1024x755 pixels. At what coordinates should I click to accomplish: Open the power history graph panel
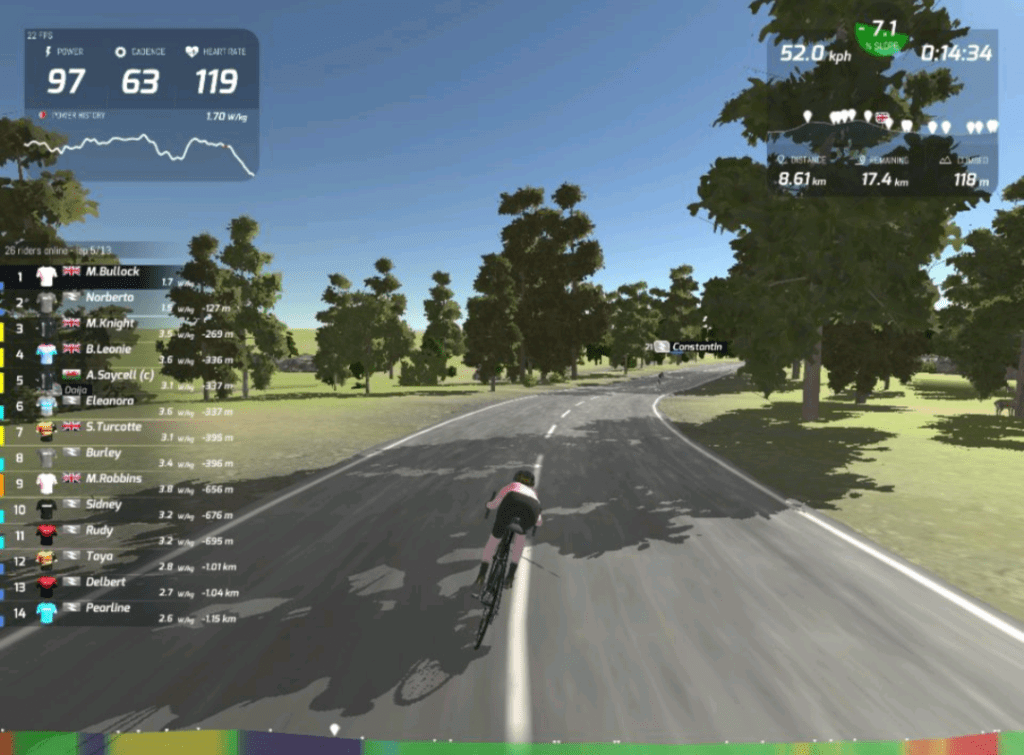[x=140, y=148]
